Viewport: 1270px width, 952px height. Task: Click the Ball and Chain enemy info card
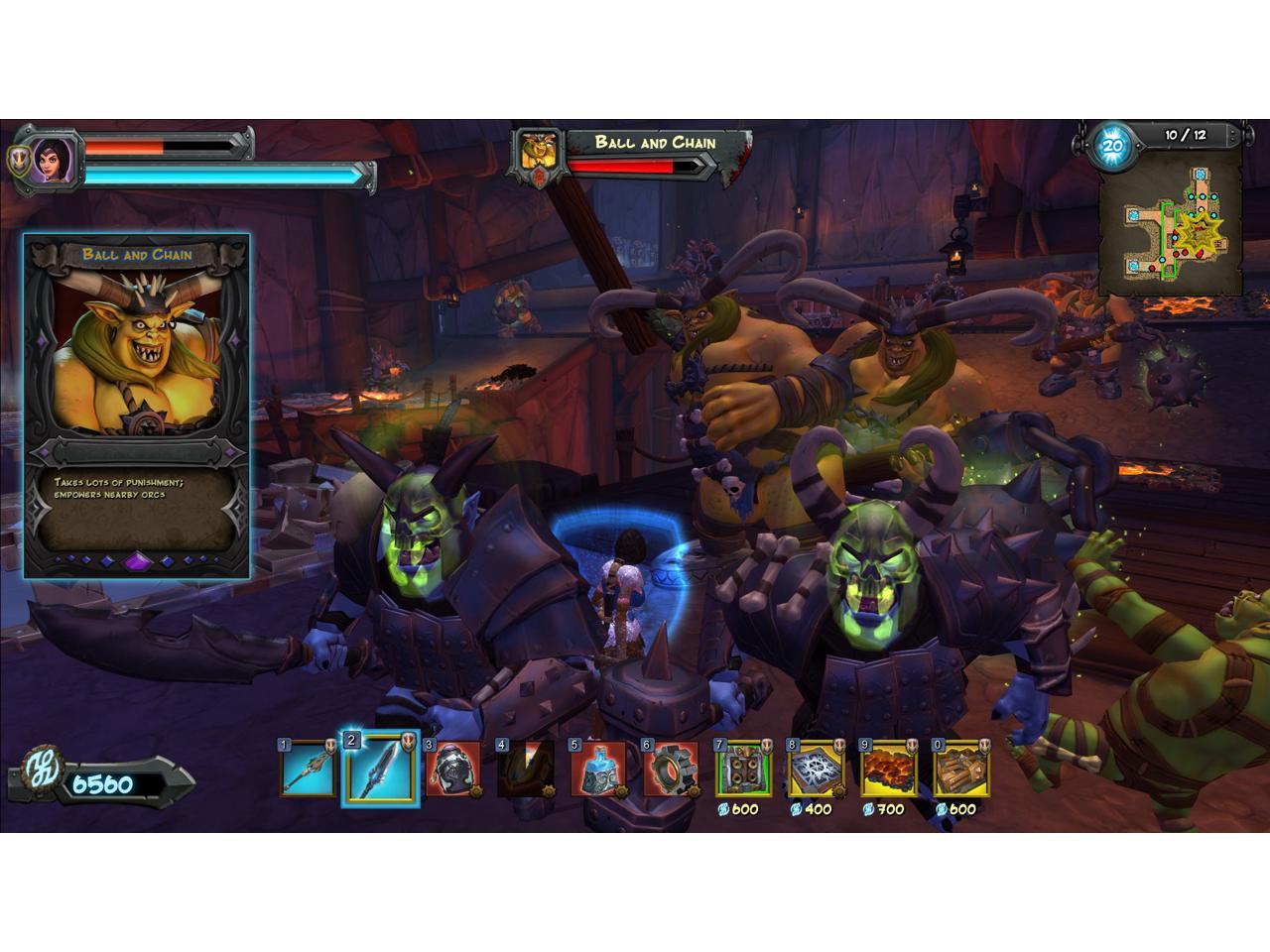[137, 405]
